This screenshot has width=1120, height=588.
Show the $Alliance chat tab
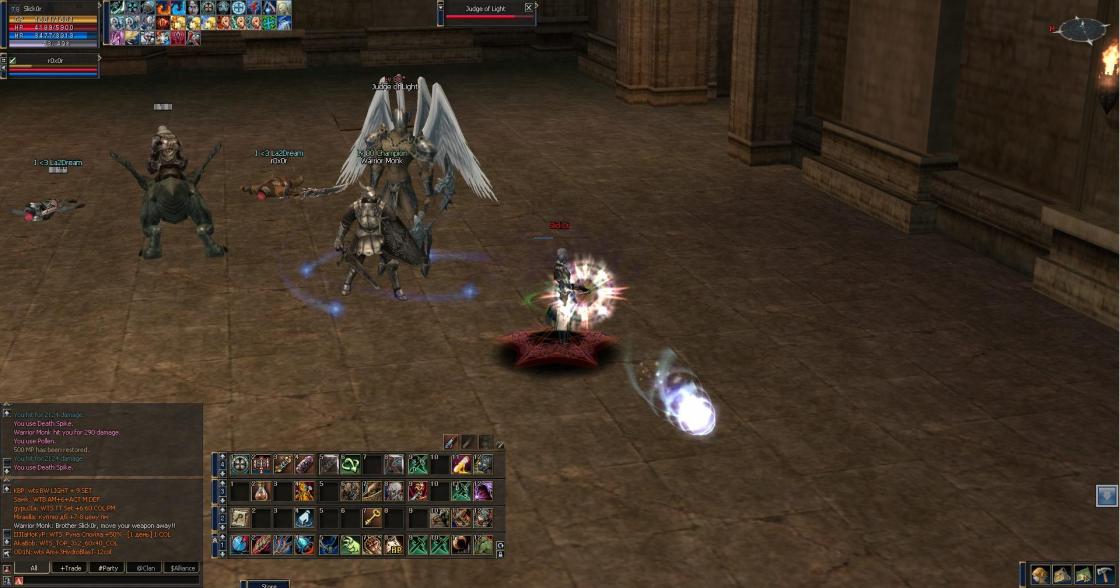point(181,567)
